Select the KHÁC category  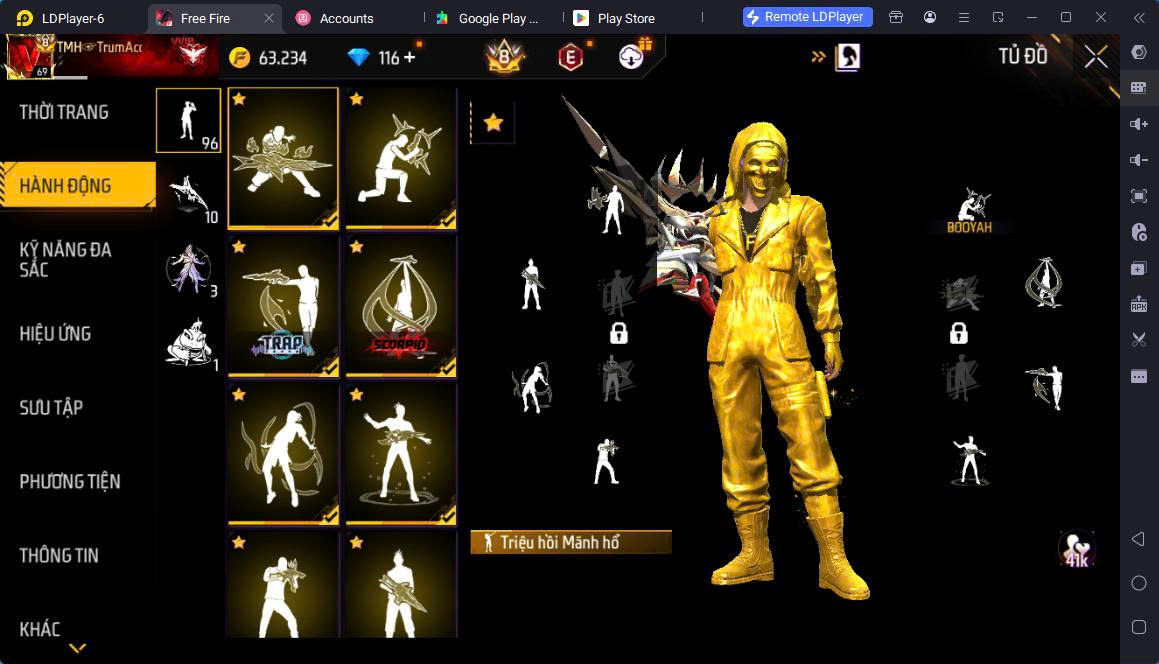point(40,630)
